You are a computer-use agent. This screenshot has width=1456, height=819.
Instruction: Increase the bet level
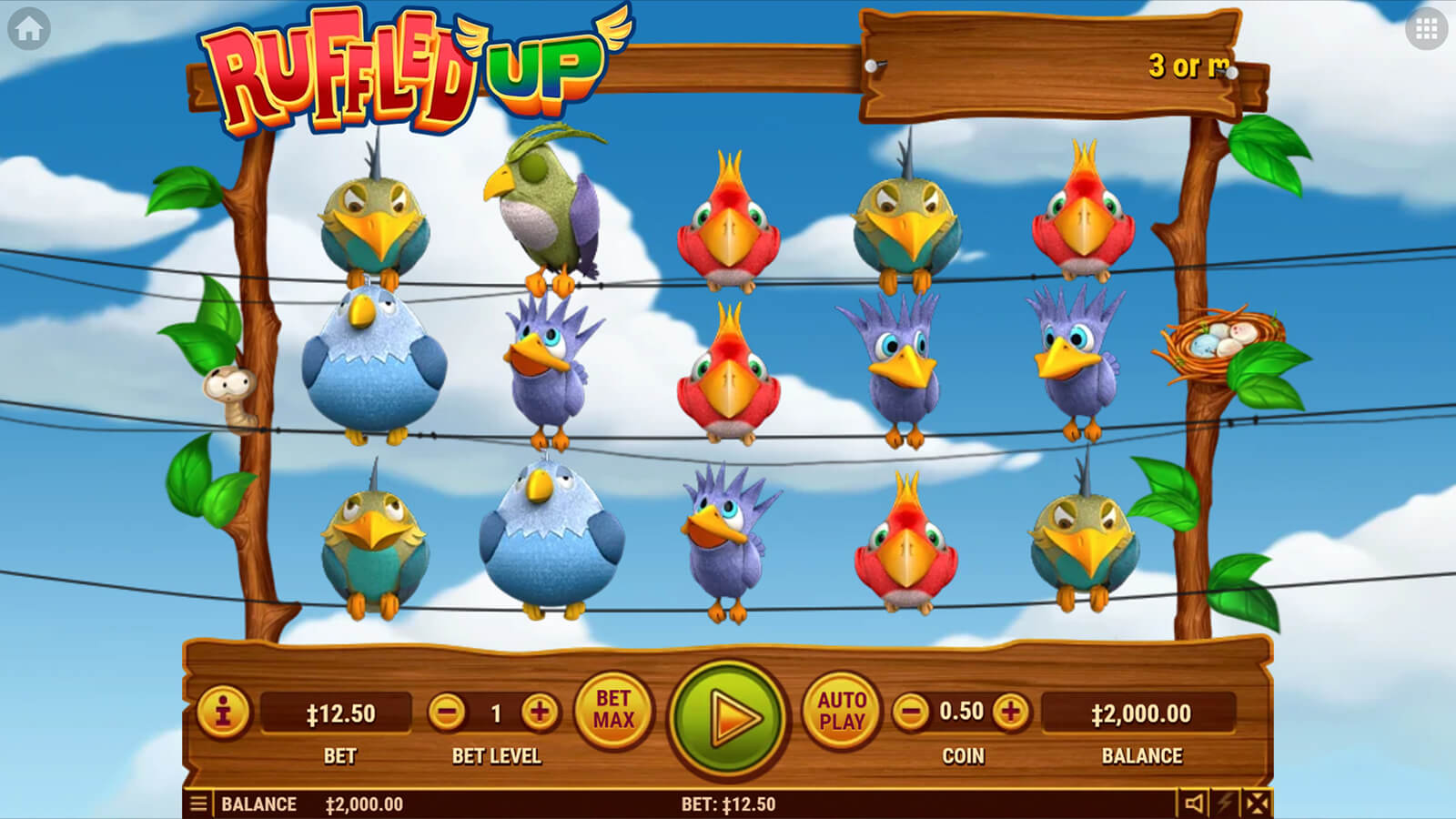(x=540, y=713)
